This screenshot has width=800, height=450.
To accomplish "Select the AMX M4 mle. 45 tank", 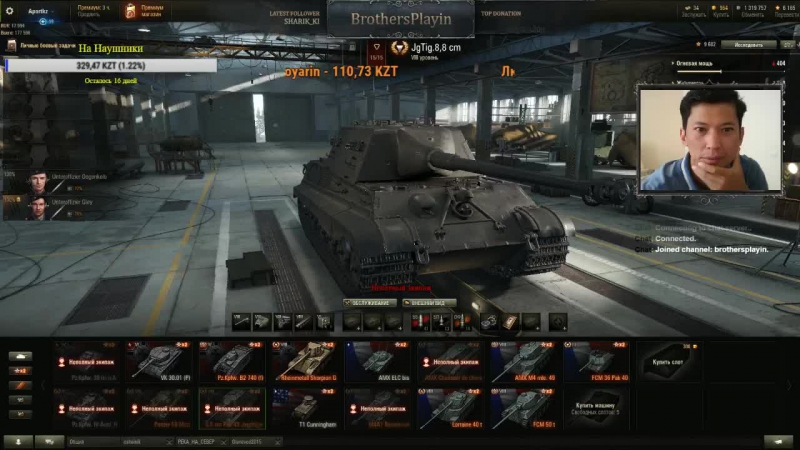I will click(x=523, y=362).
